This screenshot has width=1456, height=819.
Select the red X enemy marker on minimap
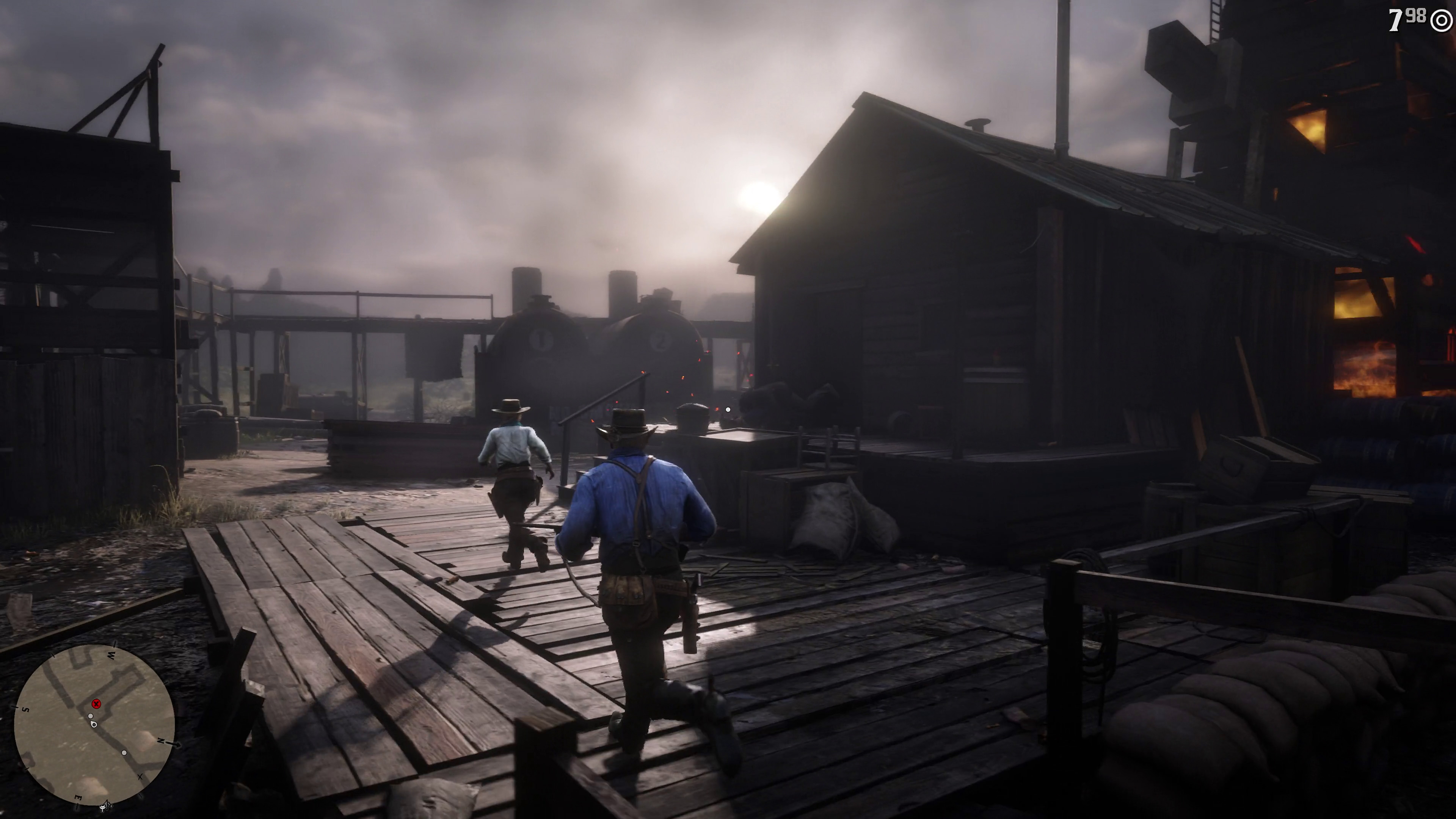point(96,704)
